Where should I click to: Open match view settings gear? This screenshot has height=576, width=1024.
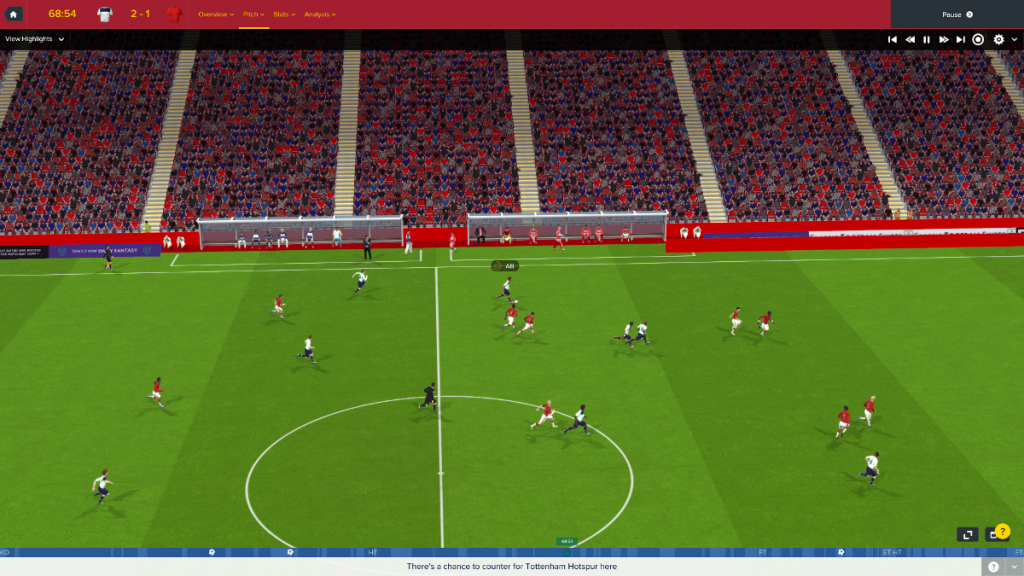[x=998, y=39]
